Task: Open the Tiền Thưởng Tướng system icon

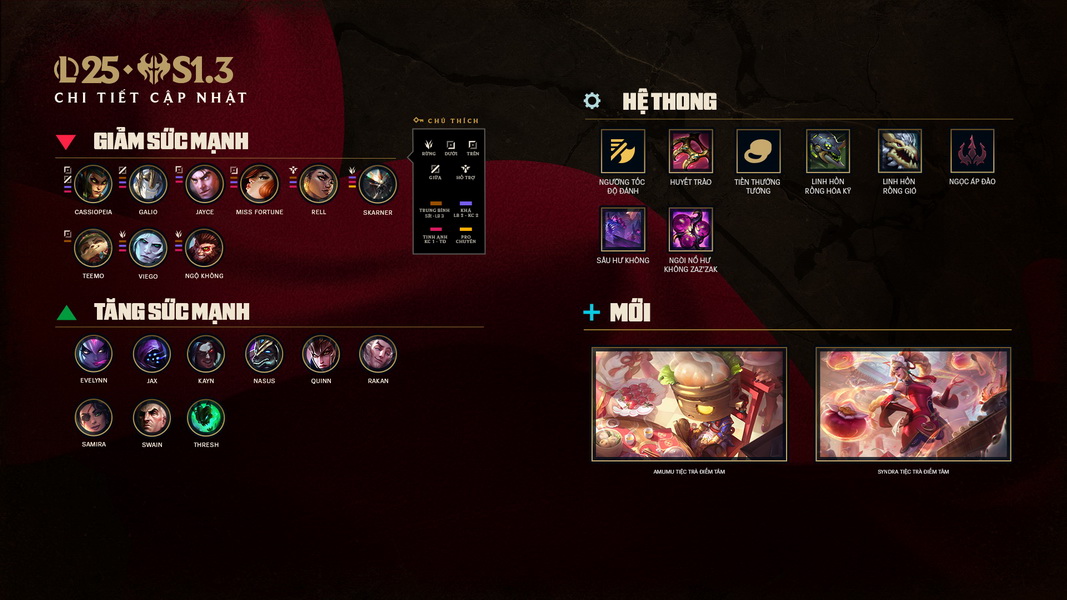Action: [x=758, y=151]
